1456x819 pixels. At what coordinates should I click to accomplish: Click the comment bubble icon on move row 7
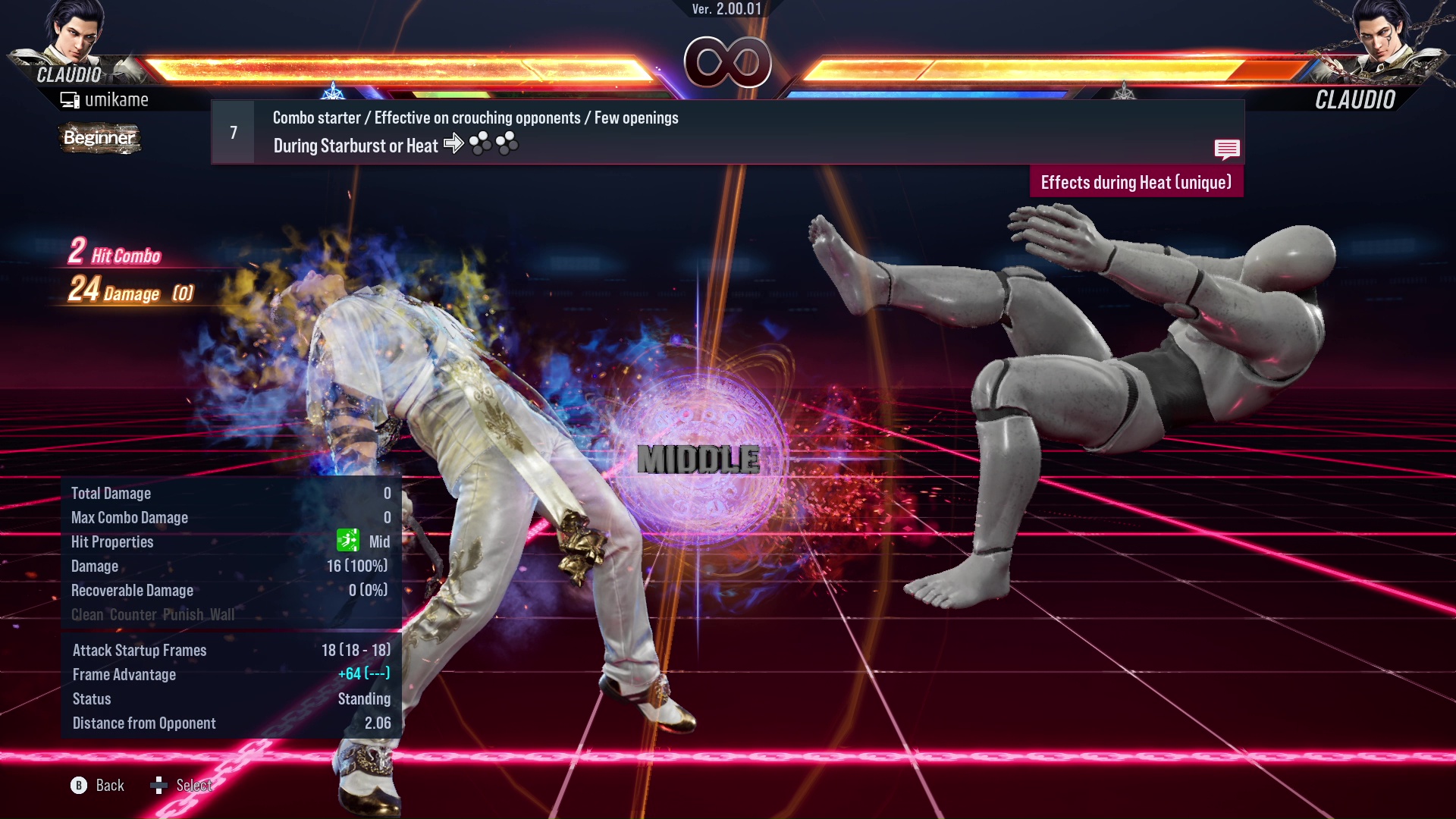(x=1227, y=149)
